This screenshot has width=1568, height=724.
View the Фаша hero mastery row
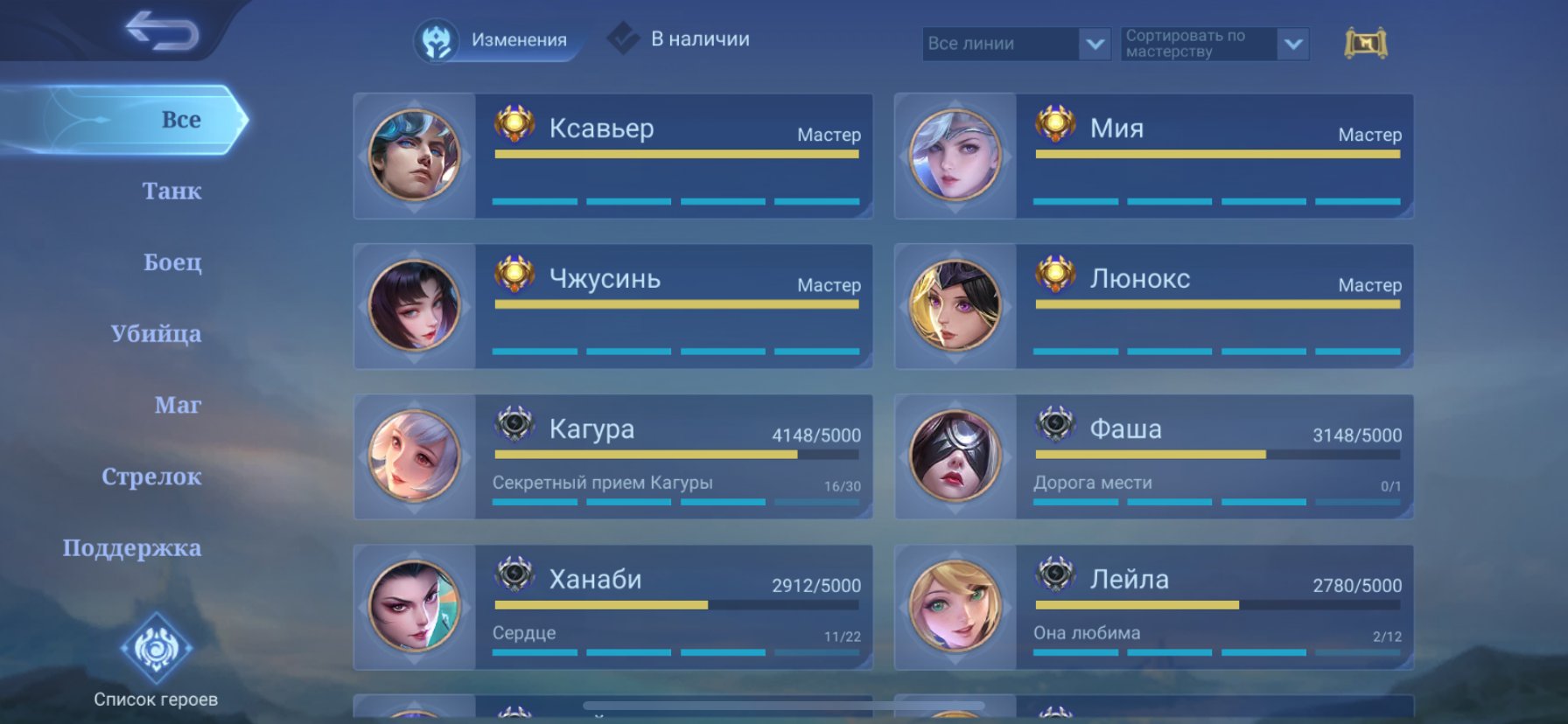pyautogui.click(x=1153, y=456)
